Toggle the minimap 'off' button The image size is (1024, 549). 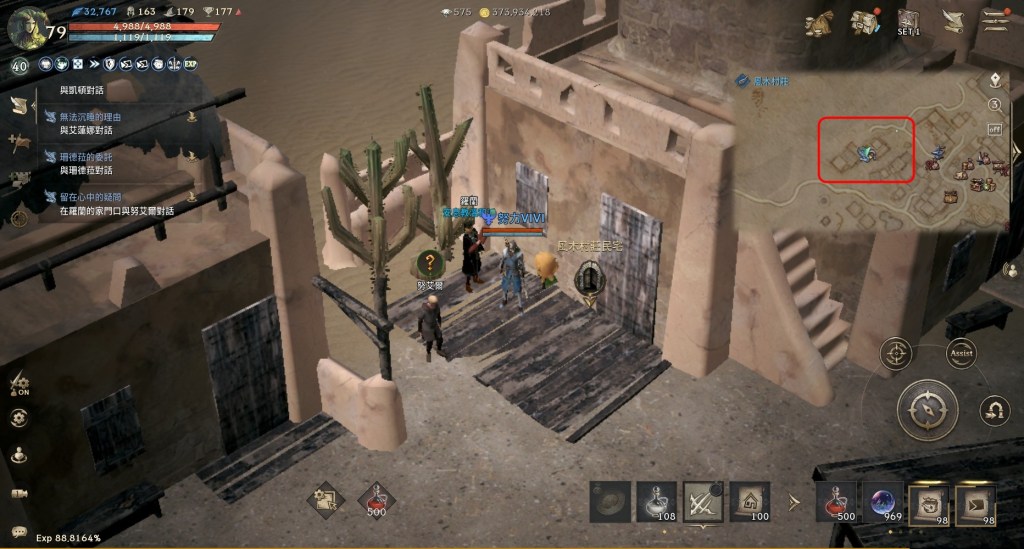tap(995, 129)
